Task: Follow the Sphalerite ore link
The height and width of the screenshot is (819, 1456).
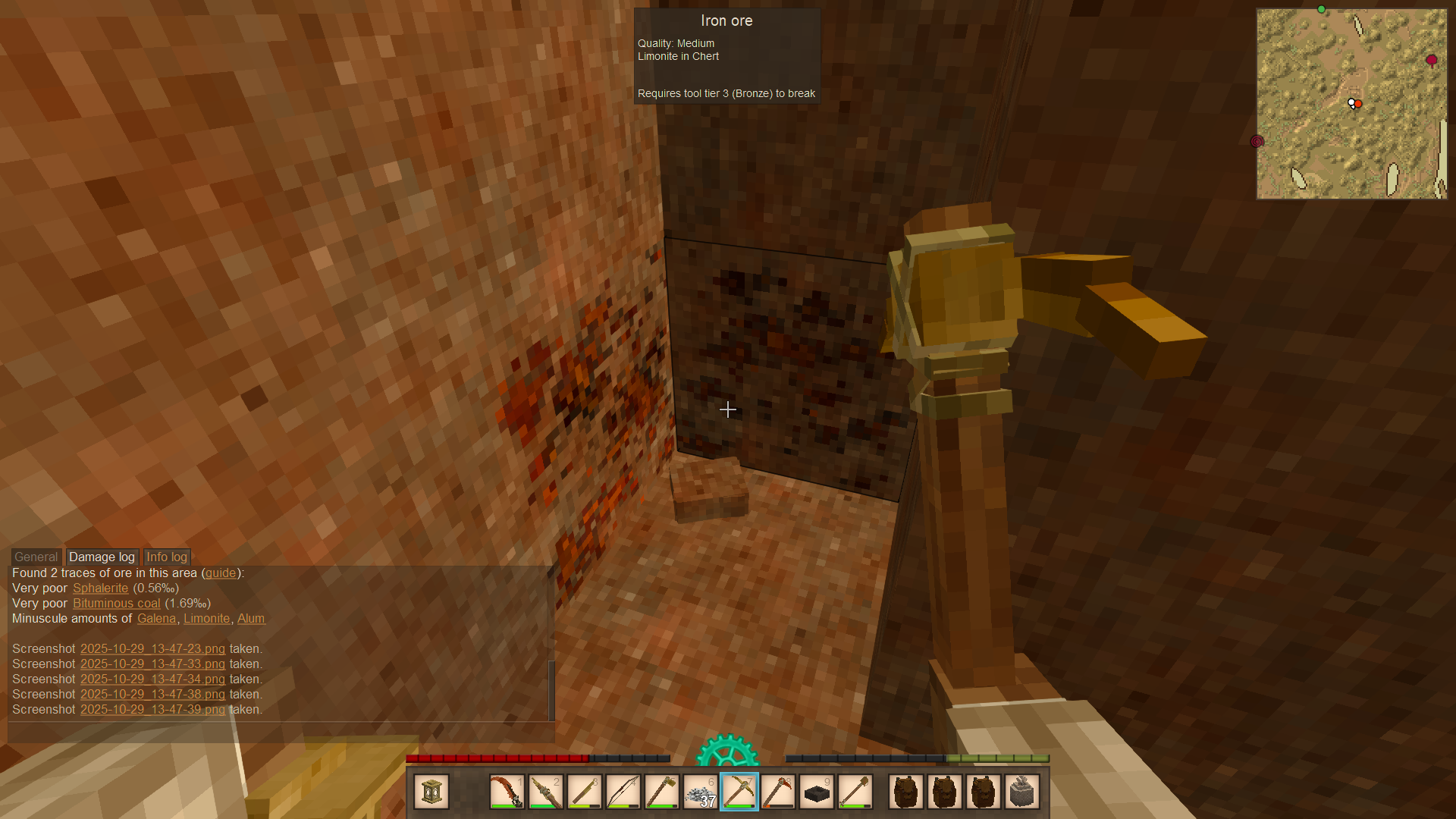Action: (x=100, y=588)
